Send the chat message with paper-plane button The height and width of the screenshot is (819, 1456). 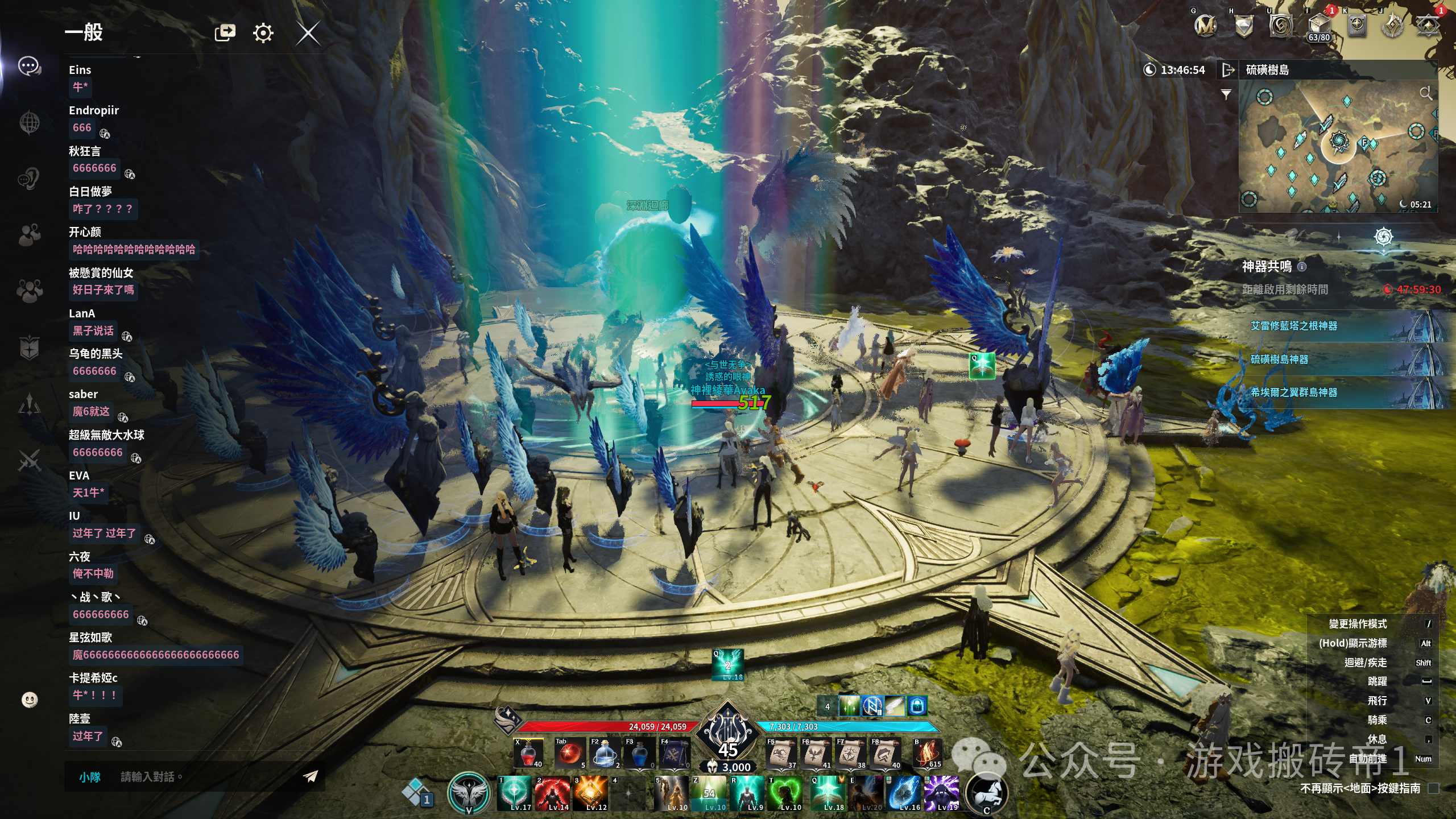311,776
